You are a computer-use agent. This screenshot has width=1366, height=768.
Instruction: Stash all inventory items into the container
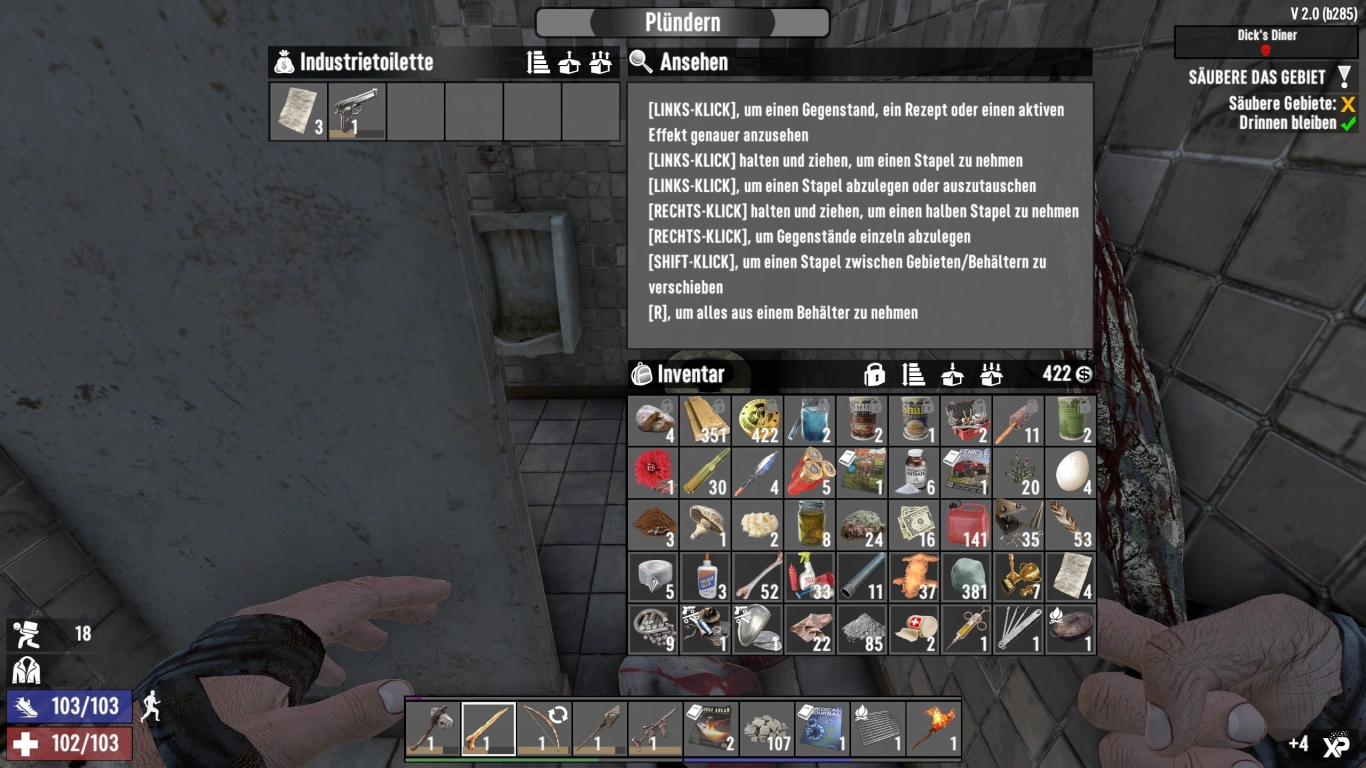pyautogui.click(x=991, y=375)
